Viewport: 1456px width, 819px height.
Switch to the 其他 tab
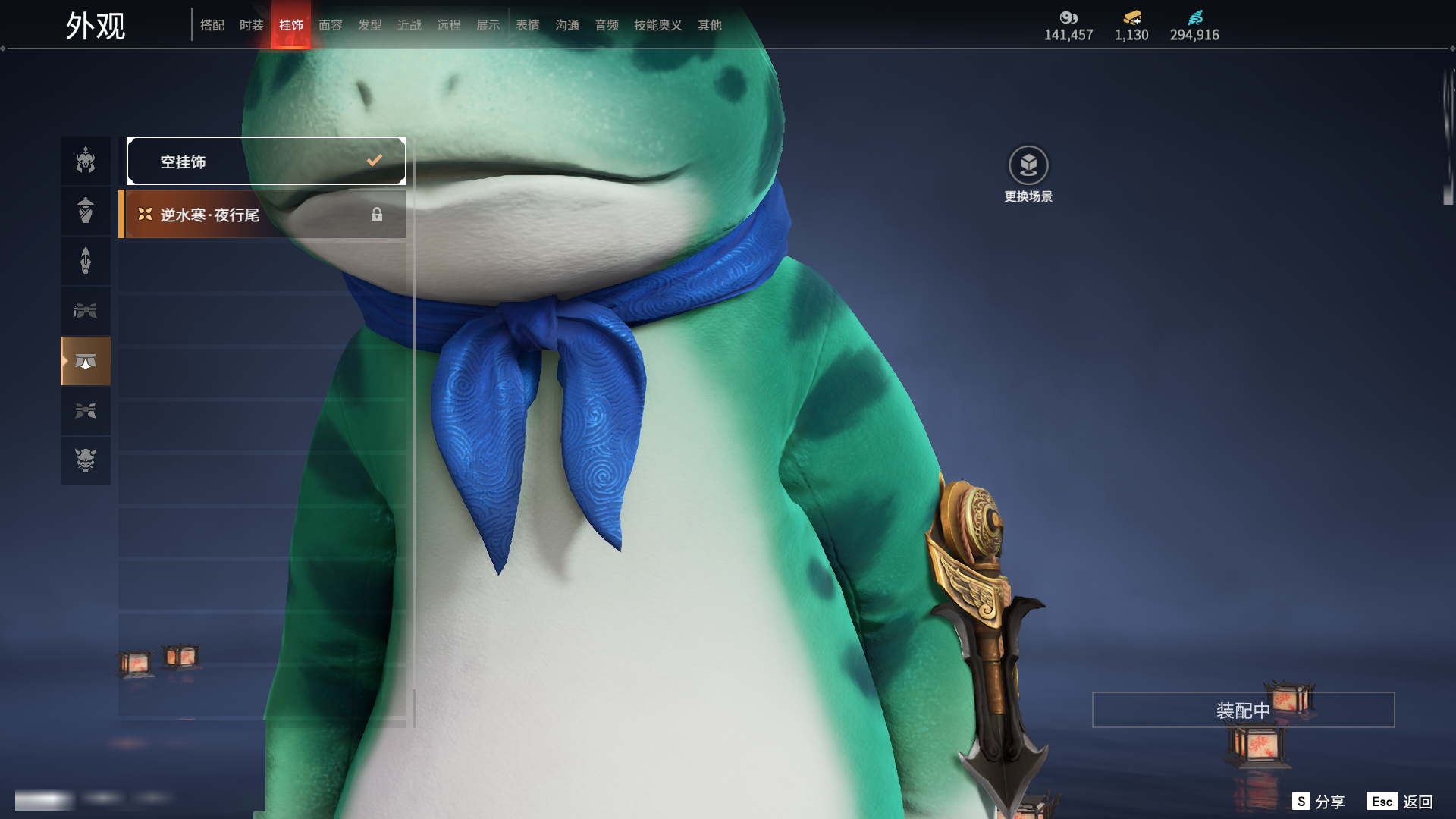coord(710,25)
